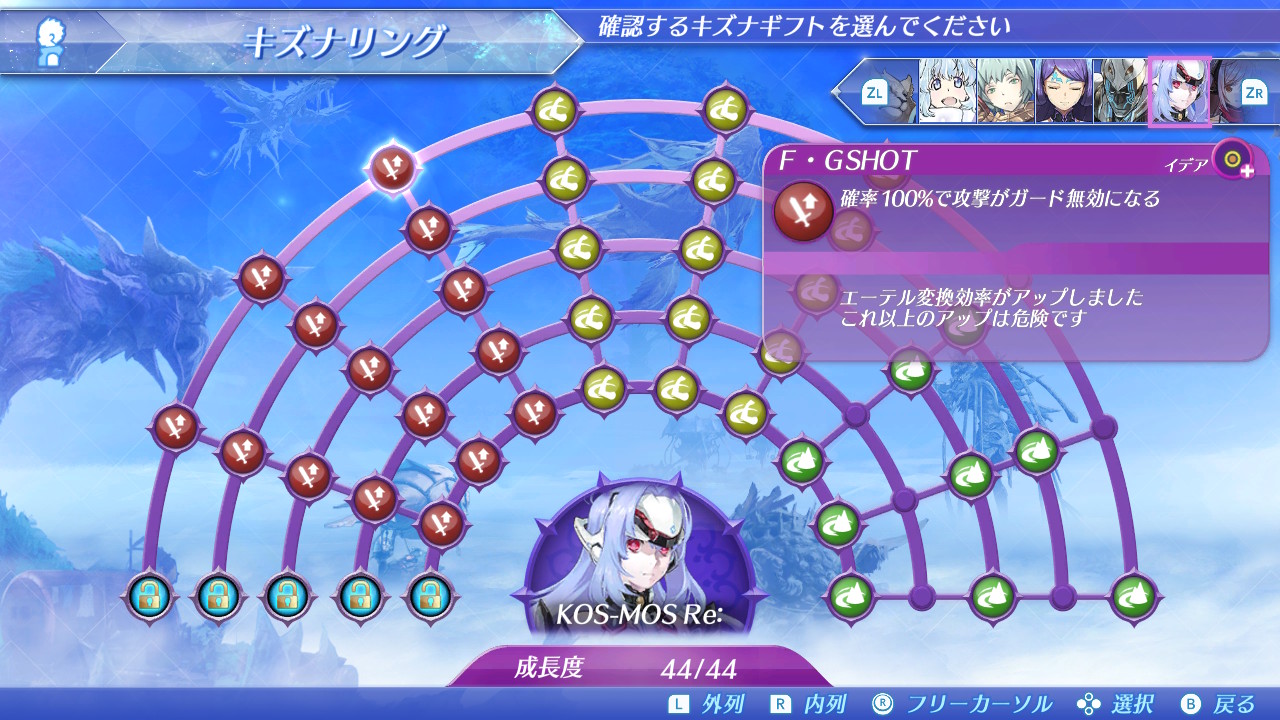1280x720 pixels.
Task: Switch to the green-haired blade portrait
Action: click(x=1005, y=91)
